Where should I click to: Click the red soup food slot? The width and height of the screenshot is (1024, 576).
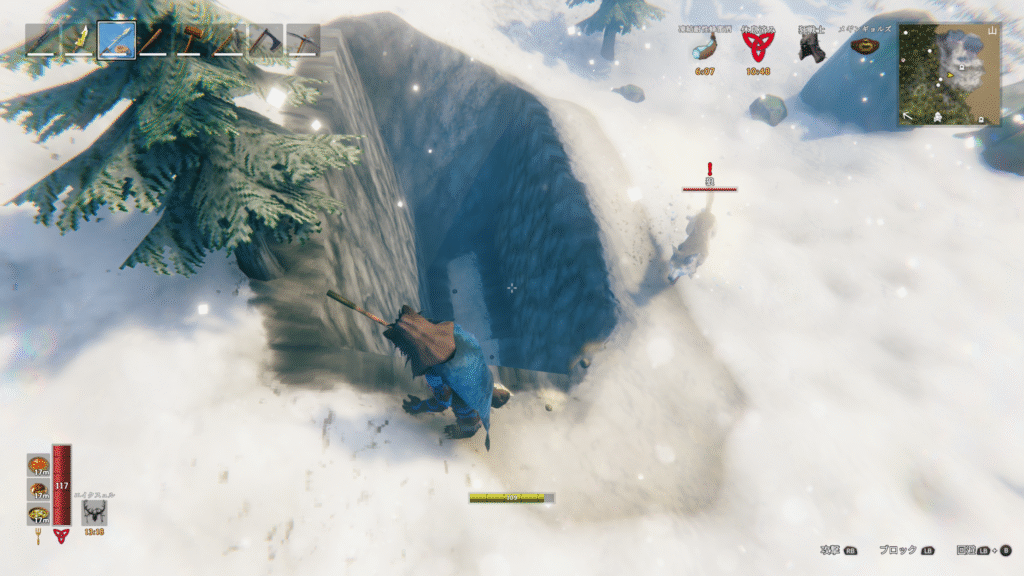coord(38,466)
